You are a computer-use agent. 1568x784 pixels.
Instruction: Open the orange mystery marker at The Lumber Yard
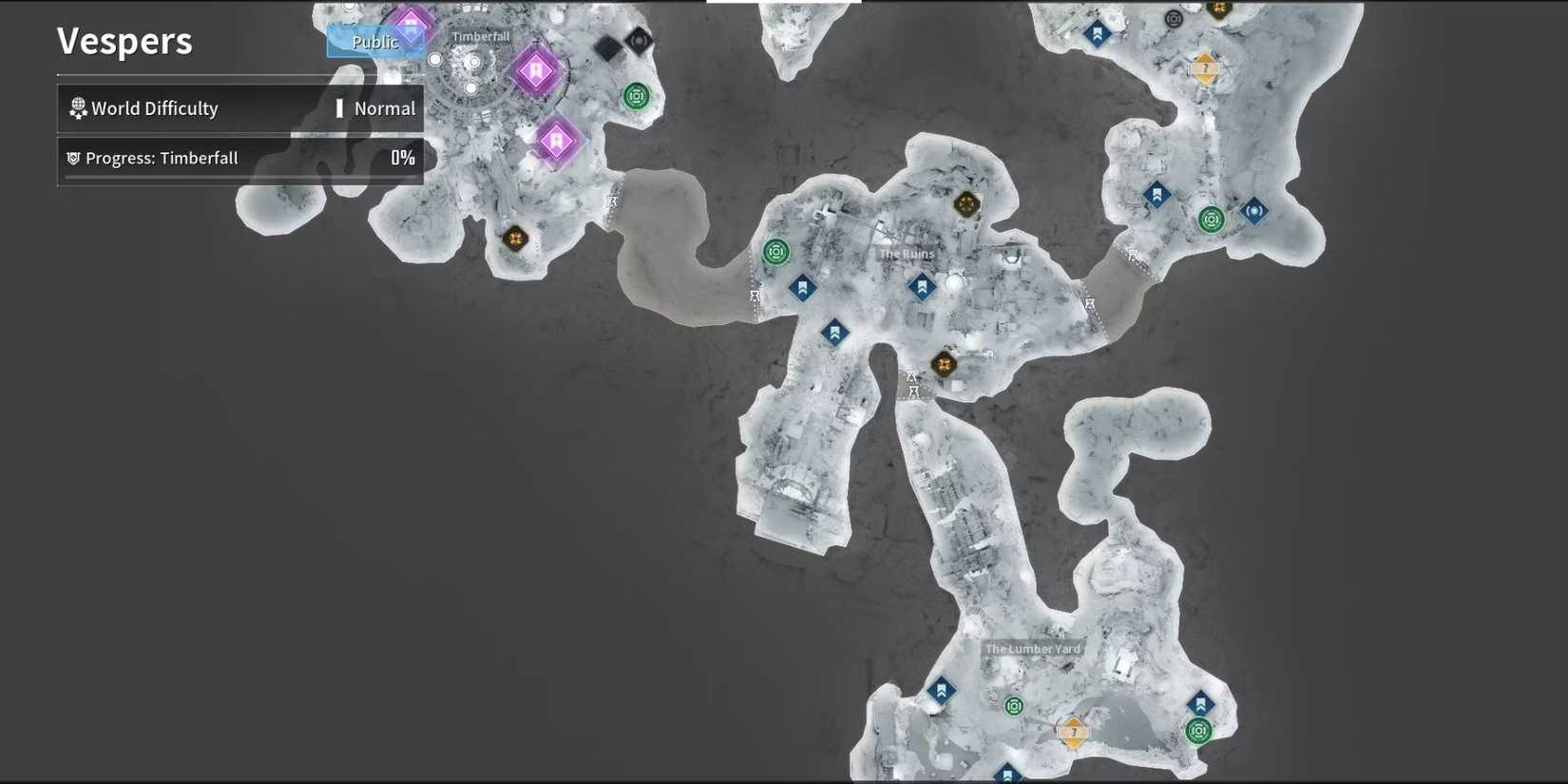1072,733
